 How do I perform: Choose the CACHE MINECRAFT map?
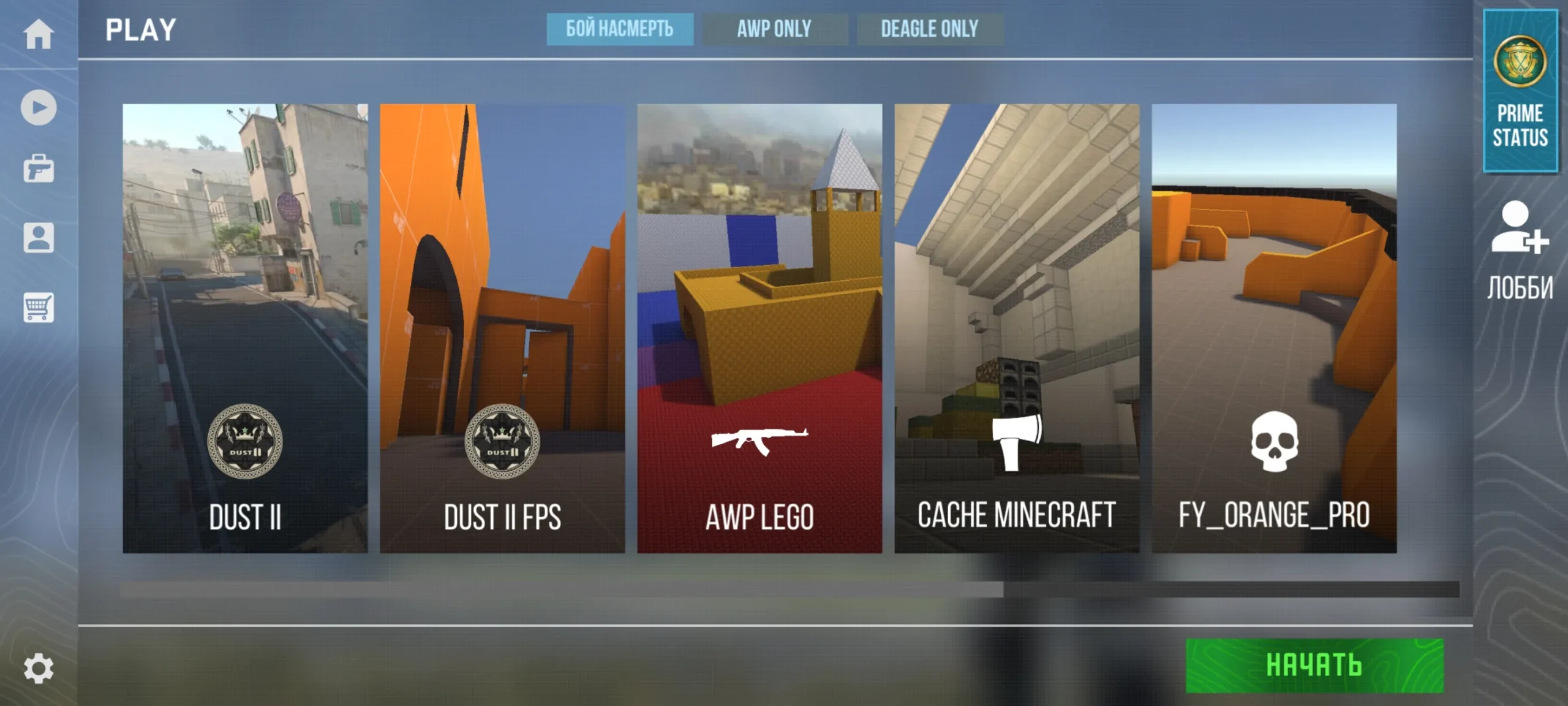click(1017, 328)
